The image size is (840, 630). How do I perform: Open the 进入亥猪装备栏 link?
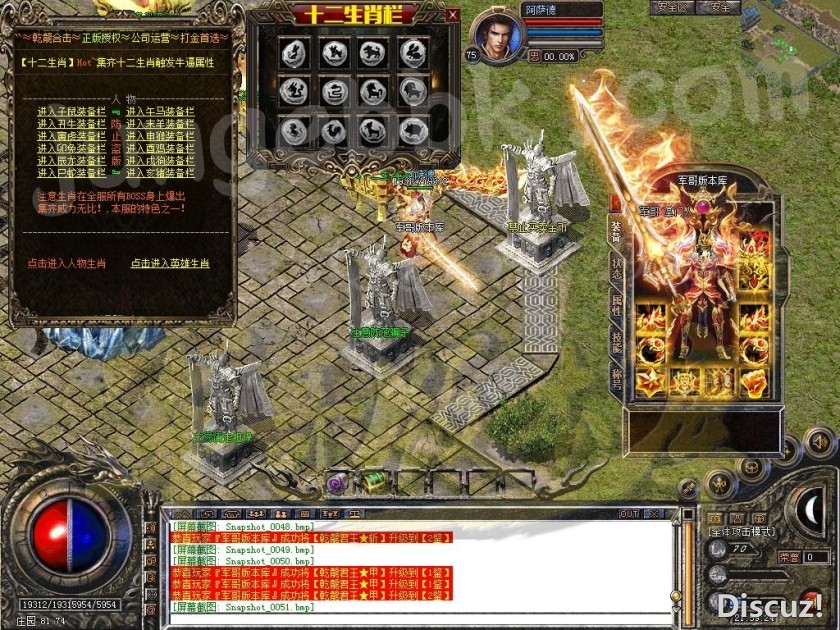point(158,172)
